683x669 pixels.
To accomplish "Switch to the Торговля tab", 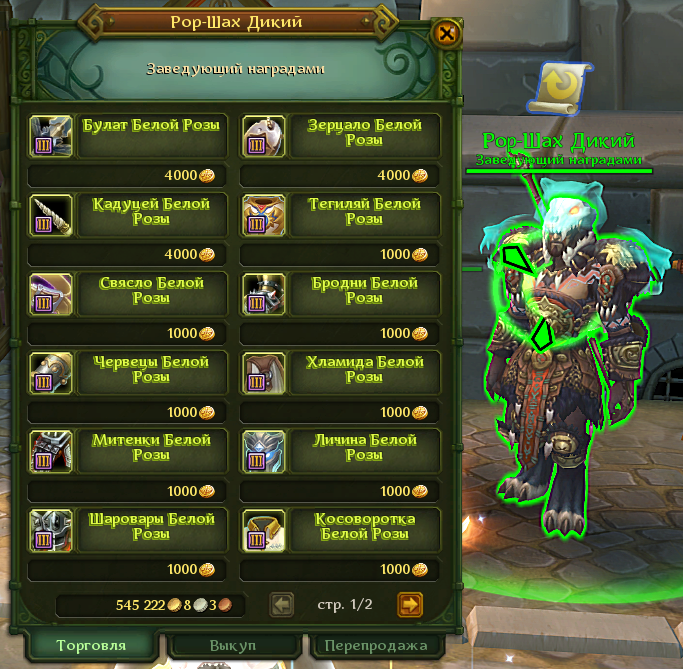I will 91,645.
